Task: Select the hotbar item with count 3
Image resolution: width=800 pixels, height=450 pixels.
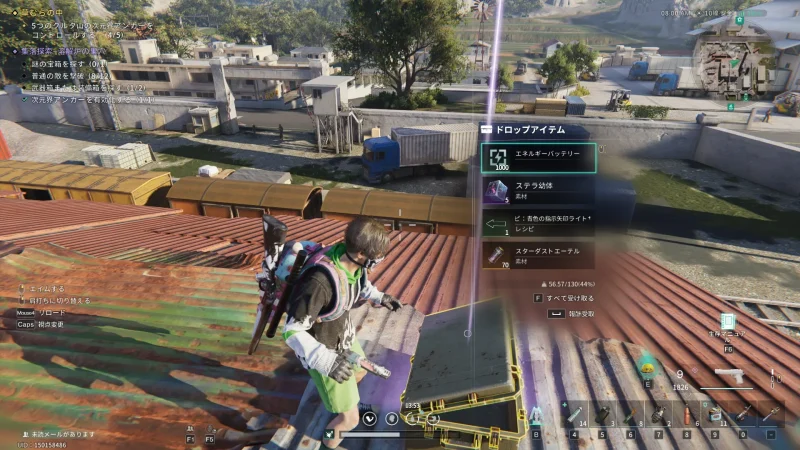Action: [x=604, y=412]
